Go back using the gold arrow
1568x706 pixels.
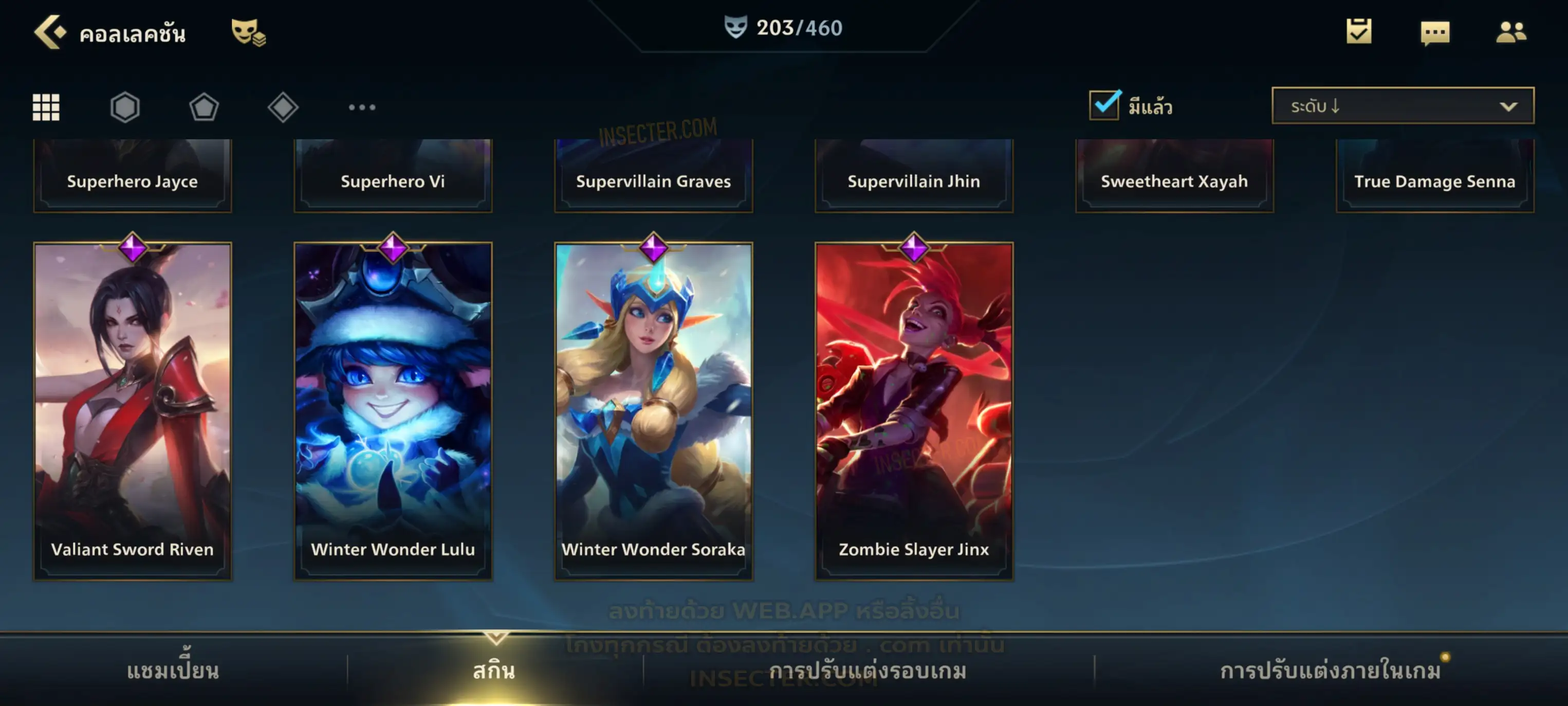tap(49, 32)
